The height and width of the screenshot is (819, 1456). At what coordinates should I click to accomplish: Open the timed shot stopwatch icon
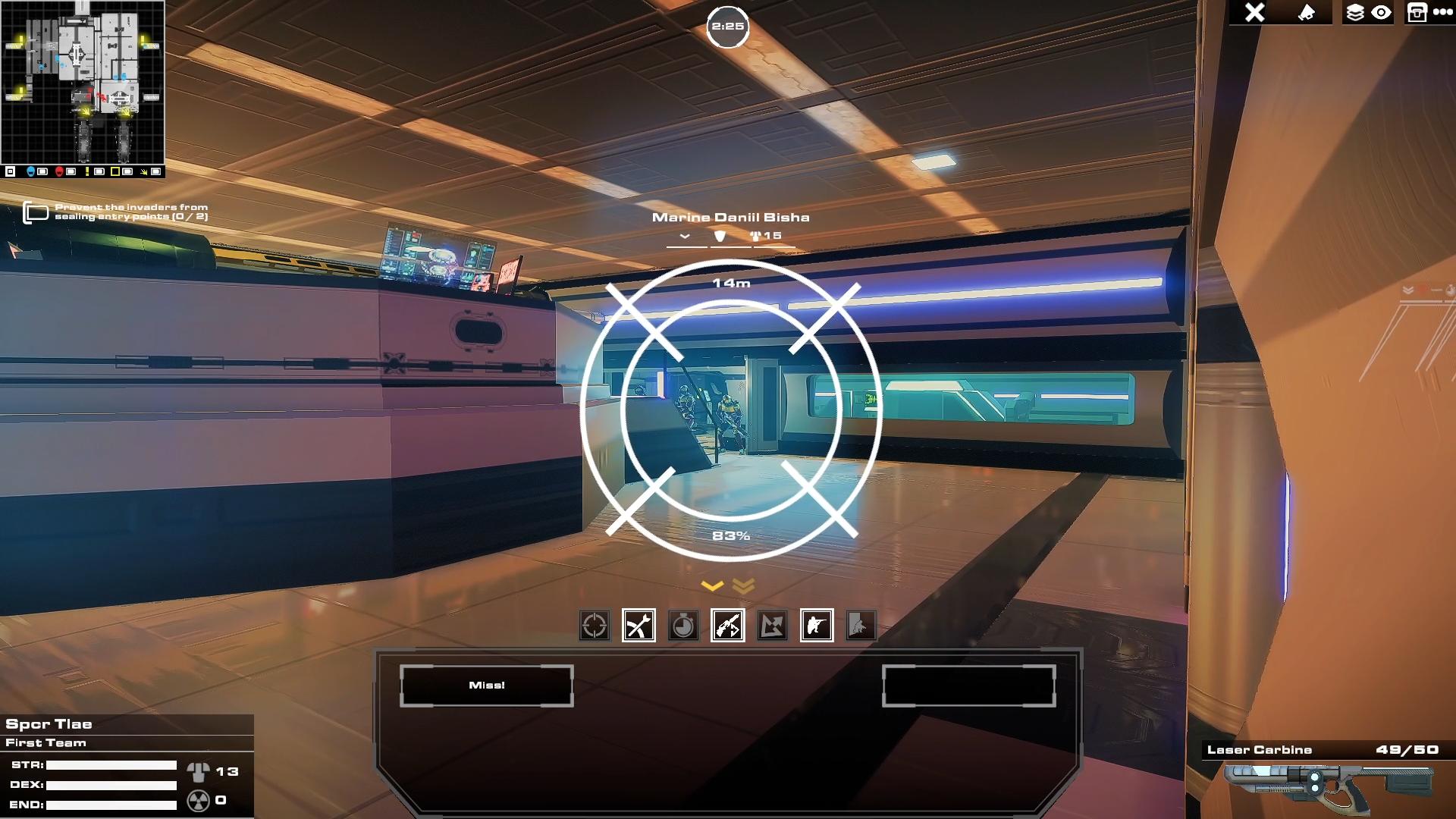[x=683, y=626]
